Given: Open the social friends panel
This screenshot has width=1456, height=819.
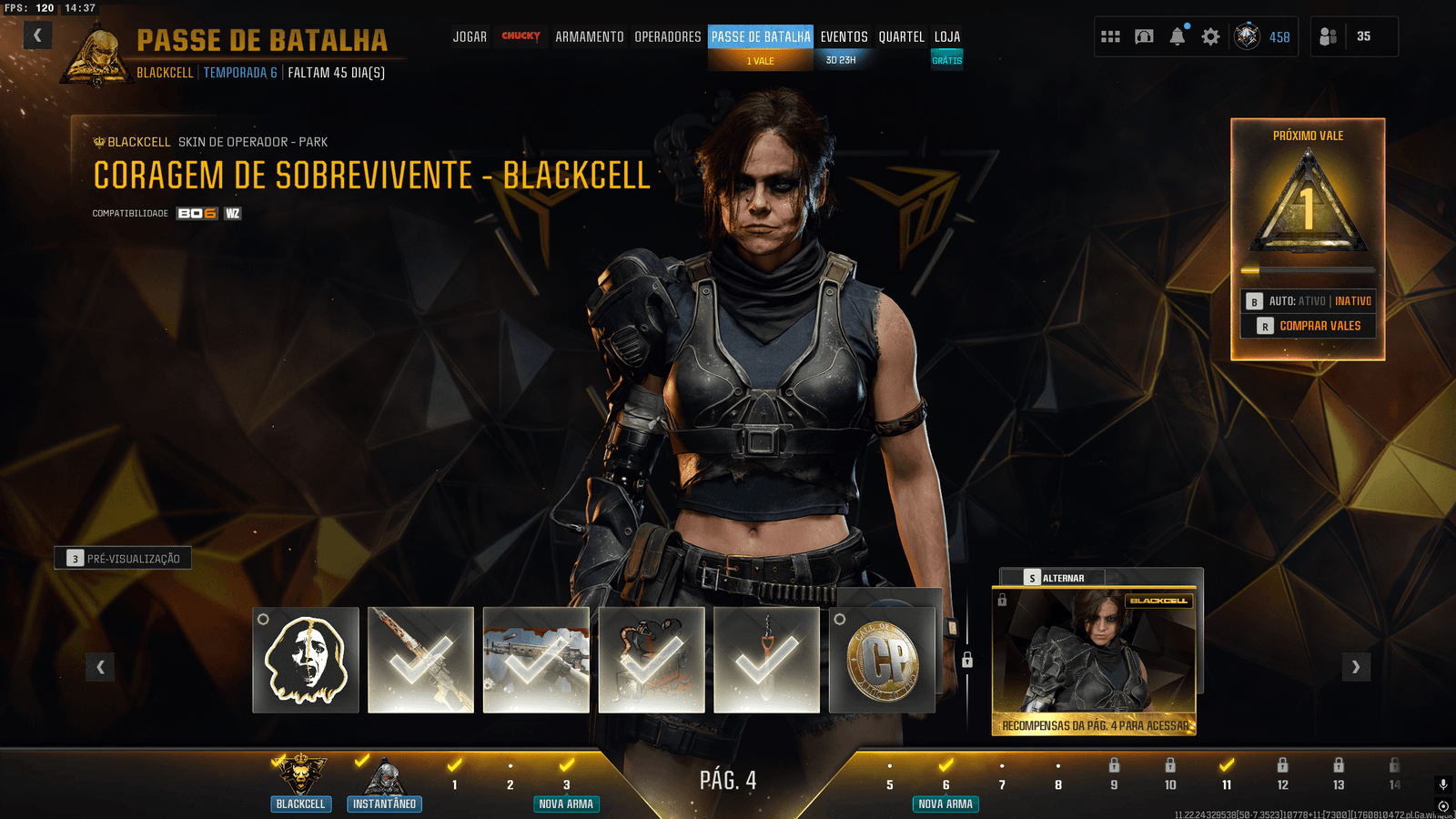Looking at the screenshot, I should pos(1328,36).
